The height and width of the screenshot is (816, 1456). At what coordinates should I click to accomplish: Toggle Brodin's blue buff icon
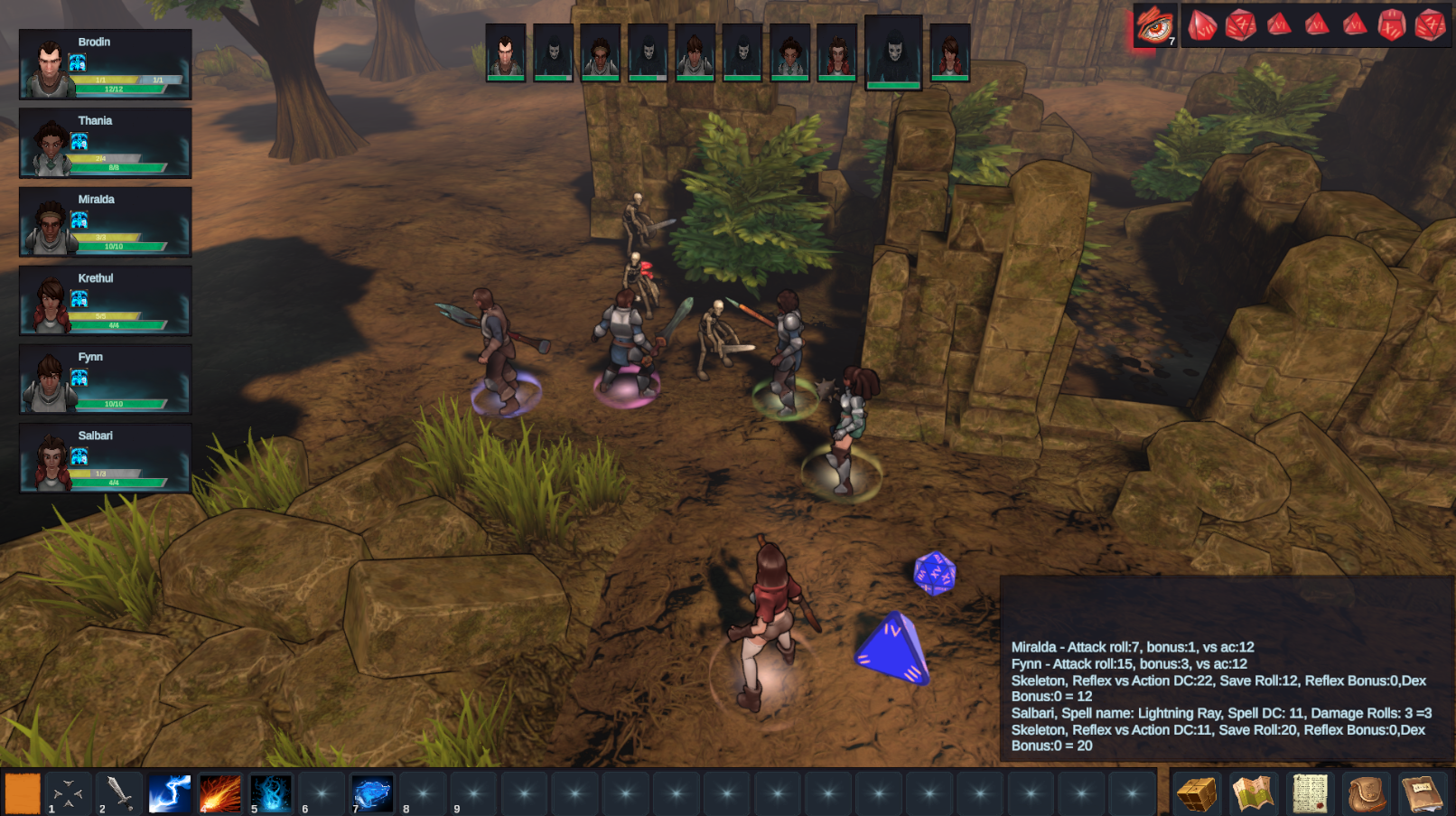click(77, 63)
